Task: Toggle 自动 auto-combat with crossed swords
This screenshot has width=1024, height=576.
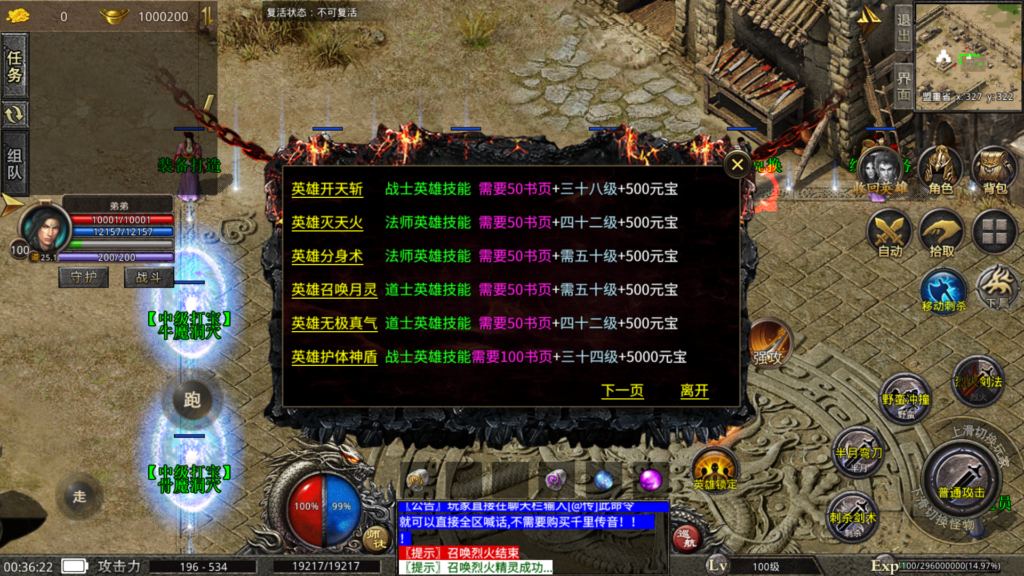Action: (x=889, y=234)
